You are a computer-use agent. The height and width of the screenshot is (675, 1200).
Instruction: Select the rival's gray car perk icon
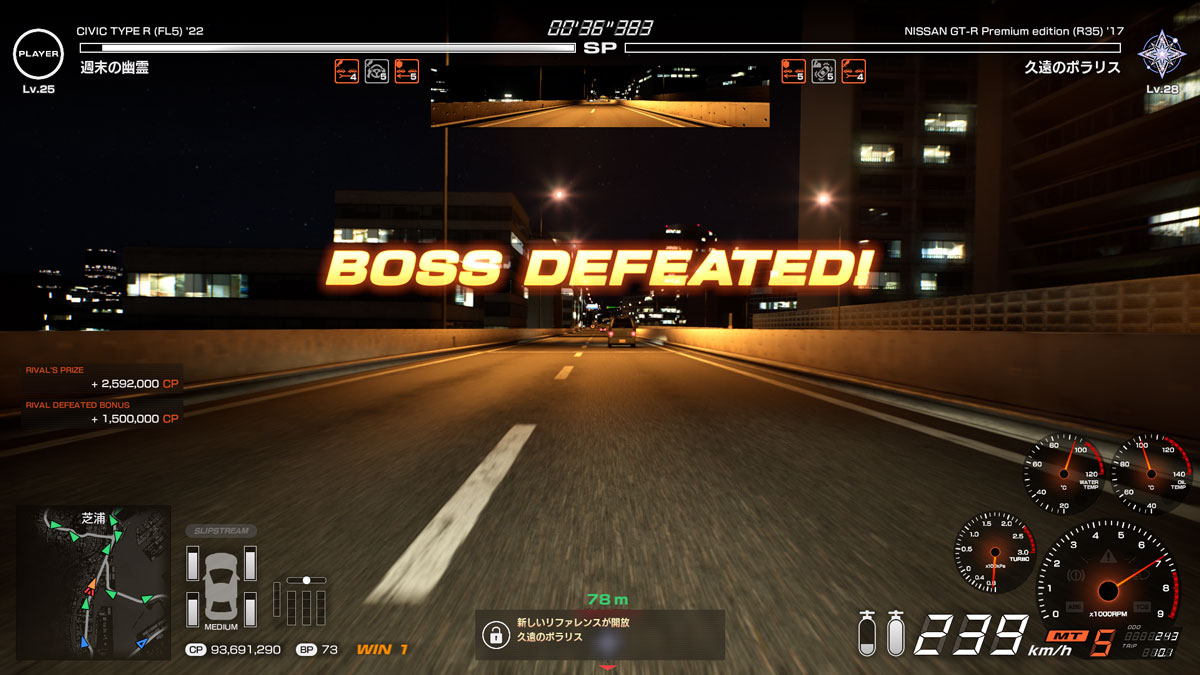[x=823, y=71]
